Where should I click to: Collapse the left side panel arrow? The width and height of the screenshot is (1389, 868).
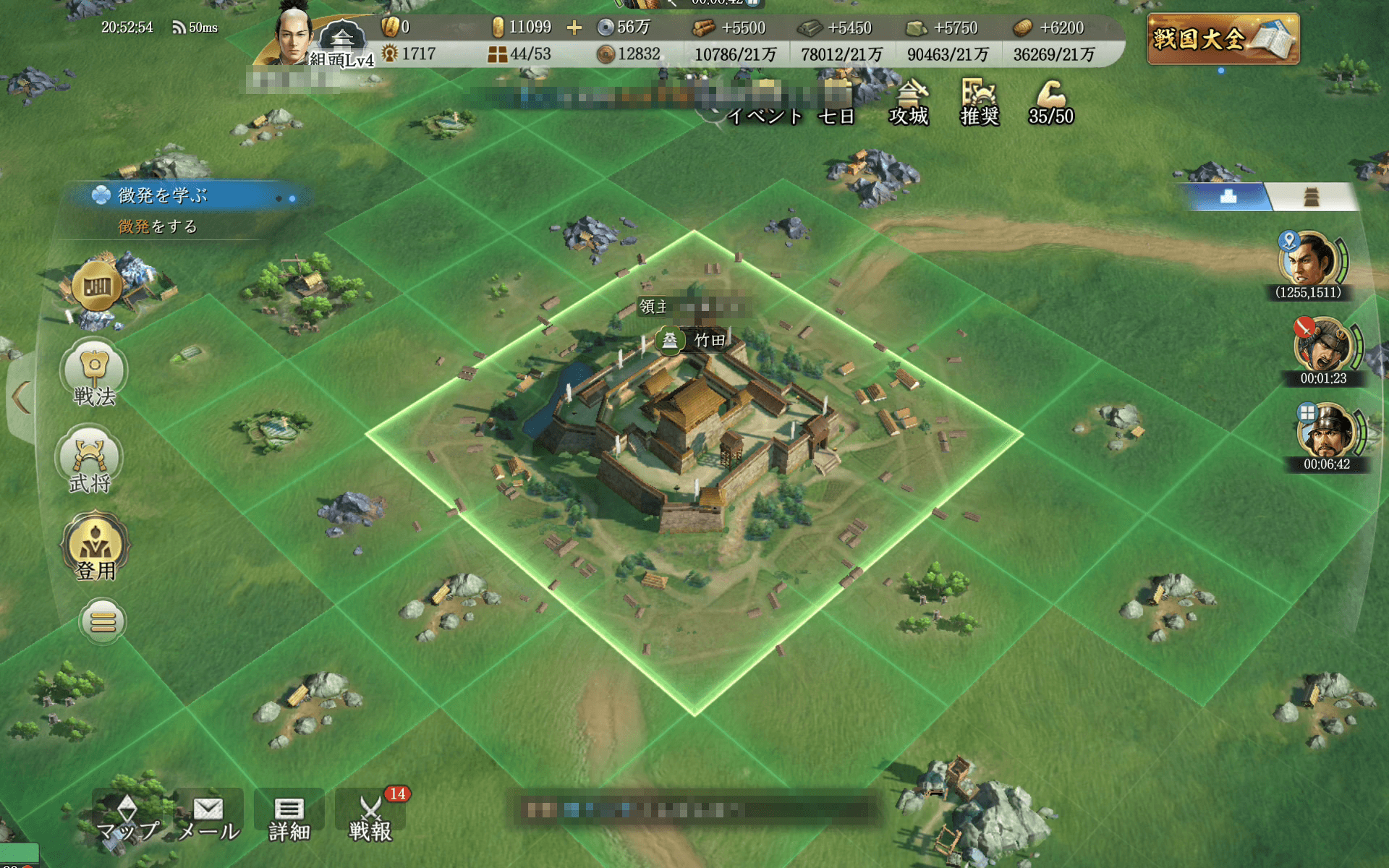pyautogui.click(x=20, y=397)
